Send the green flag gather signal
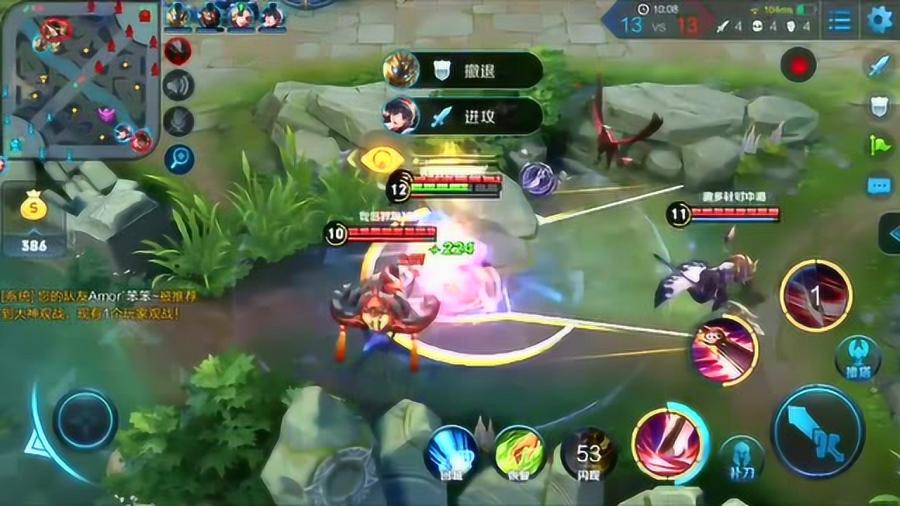Screen dimensions: 900x506 tap(878, 145)
